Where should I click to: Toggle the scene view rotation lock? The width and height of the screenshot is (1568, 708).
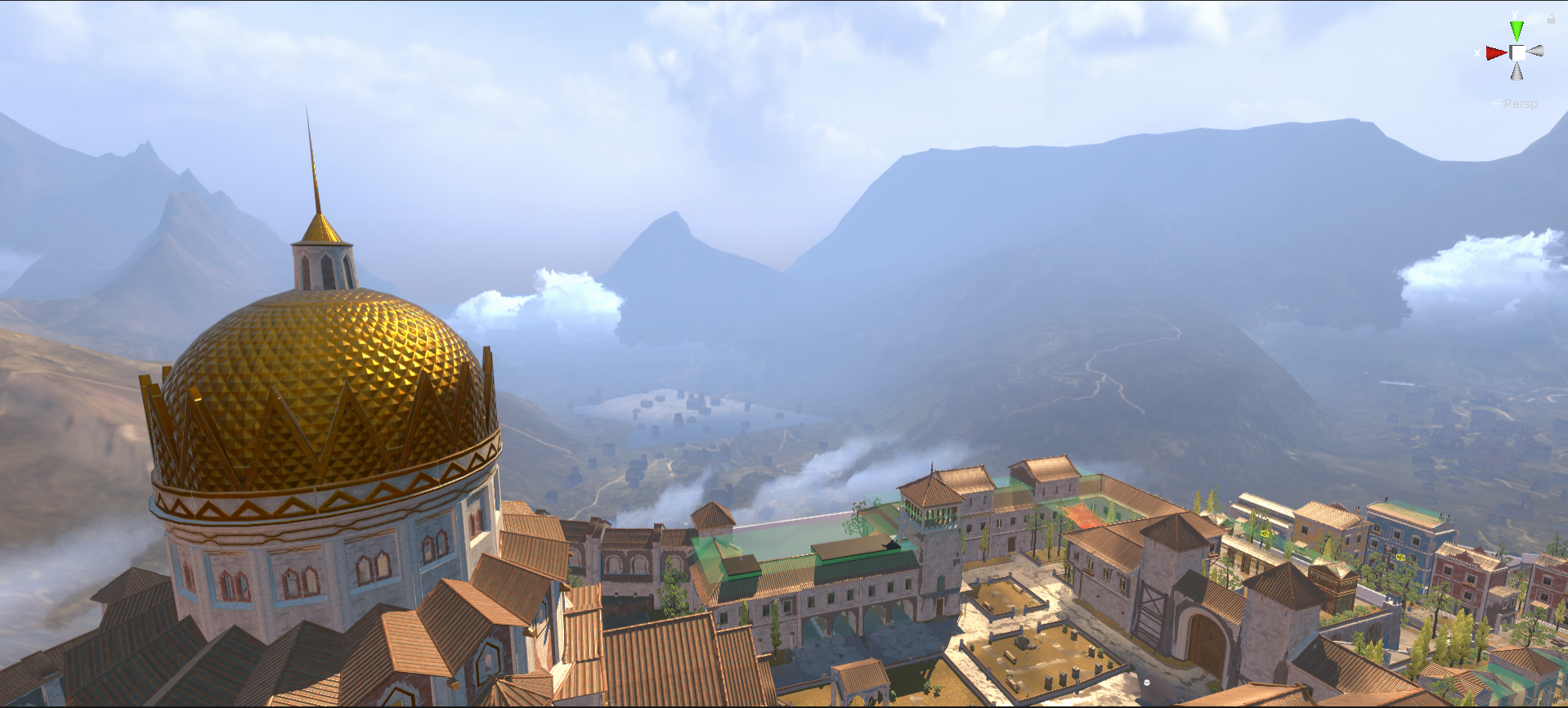tap(1551, 18)
